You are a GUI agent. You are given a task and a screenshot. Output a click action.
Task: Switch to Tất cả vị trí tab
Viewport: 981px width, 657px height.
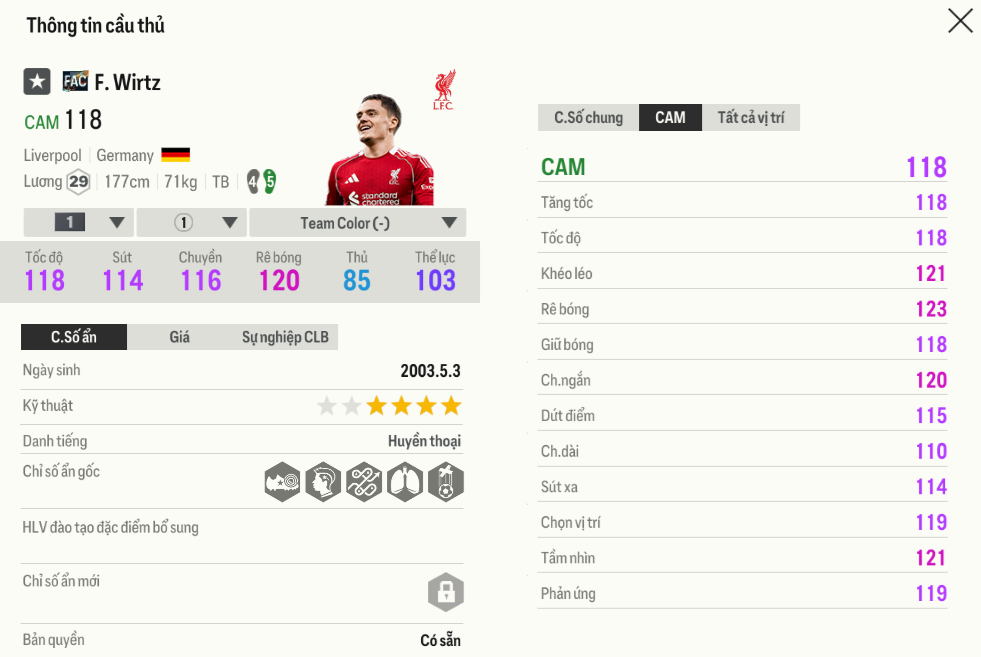pyautogui.click(x=750, y=117)
